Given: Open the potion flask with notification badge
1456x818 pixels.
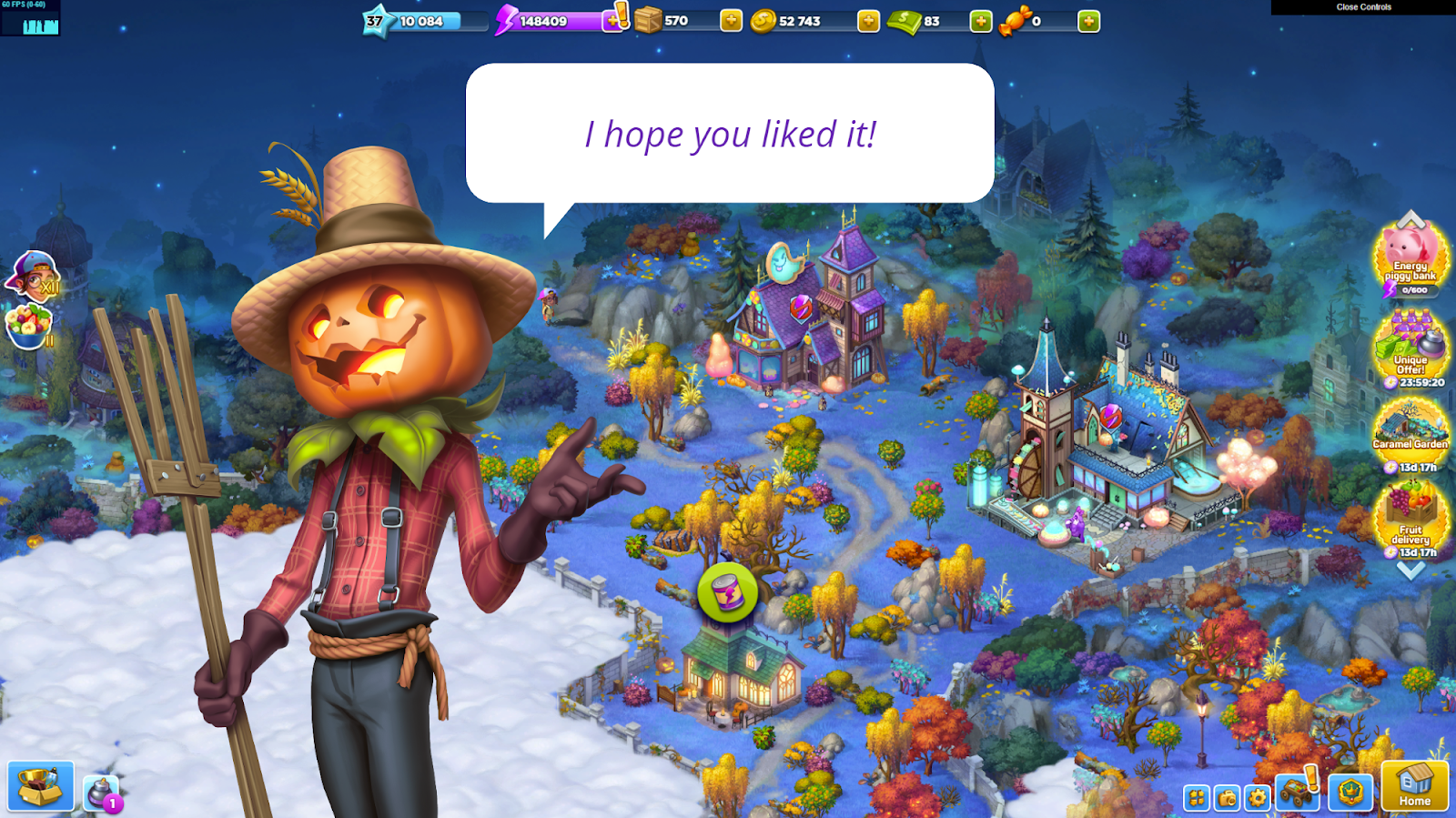Looking at the screenshot, I should (100, 793).
